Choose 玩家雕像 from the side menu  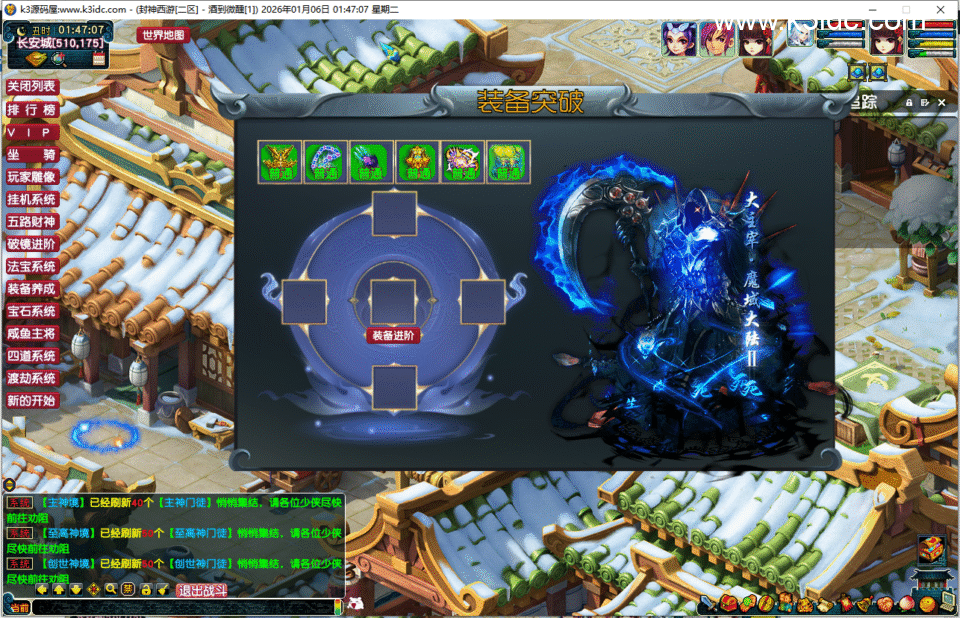32,177
